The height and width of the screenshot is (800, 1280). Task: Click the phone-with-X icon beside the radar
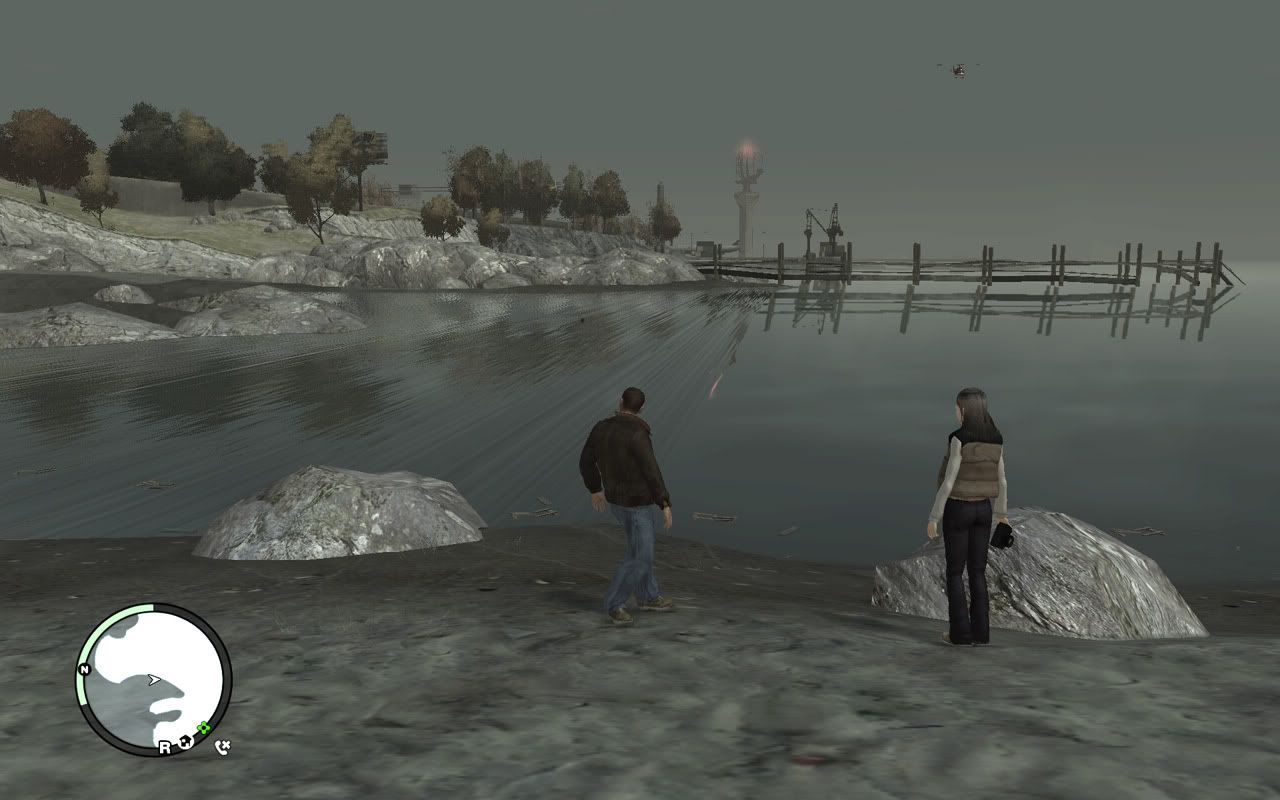coord(222,747)
